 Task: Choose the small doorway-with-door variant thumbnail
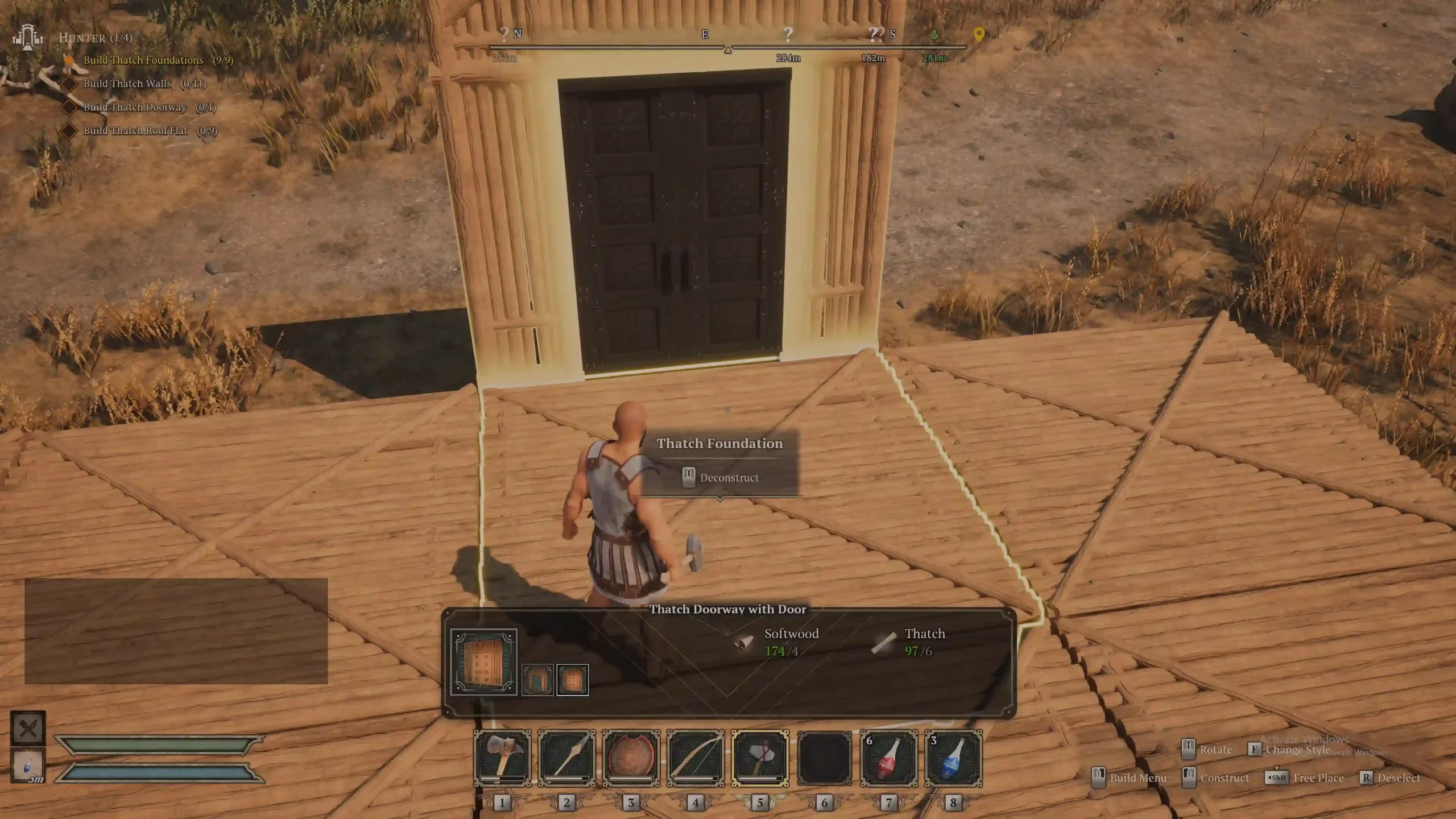coord(572,680)
